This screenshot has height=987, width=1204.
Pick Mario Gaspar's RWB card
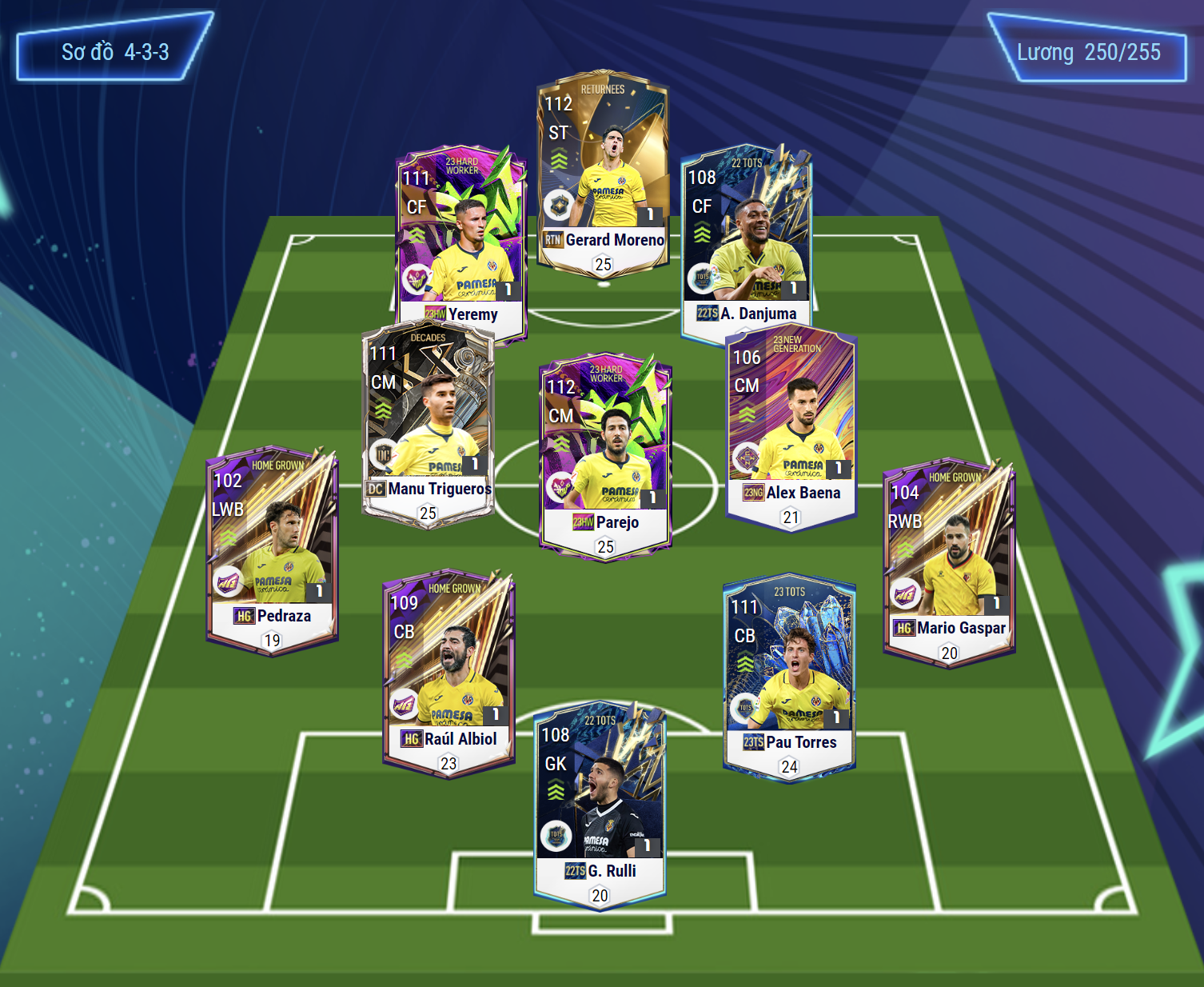pyautogui.click(x=948, y=560)
